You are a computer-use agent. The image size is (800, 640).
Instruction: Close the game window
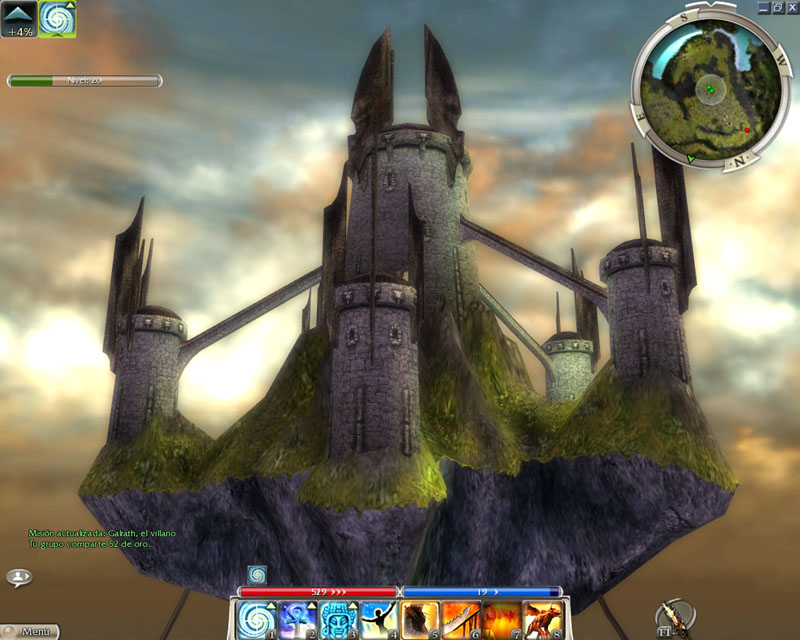pyautogui.click(x=790, y=7)
